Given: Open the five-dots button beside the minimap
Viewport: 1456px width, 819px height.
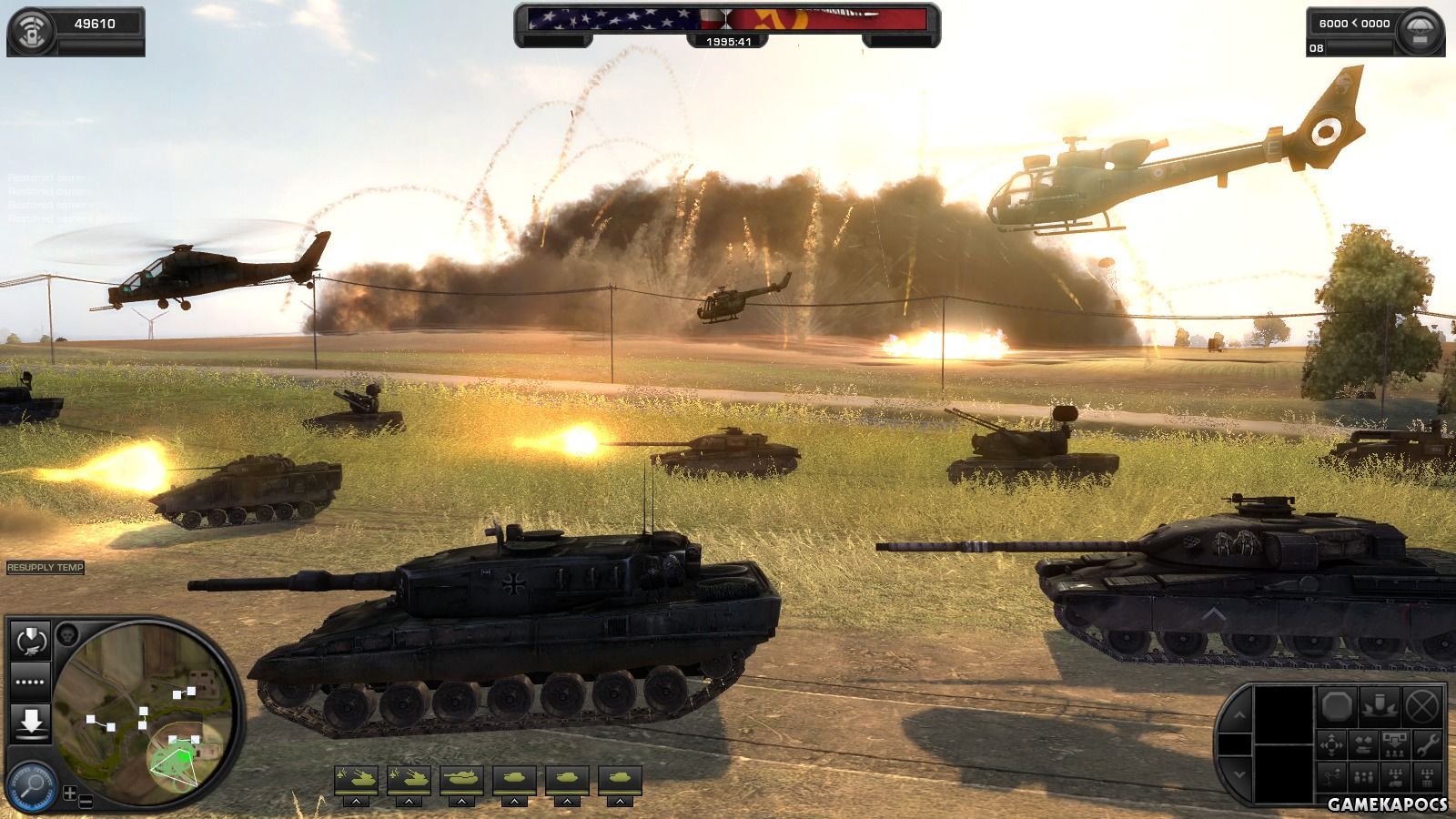Looking at the screenshot, I should pyautogui.click(x=30, y=681).
